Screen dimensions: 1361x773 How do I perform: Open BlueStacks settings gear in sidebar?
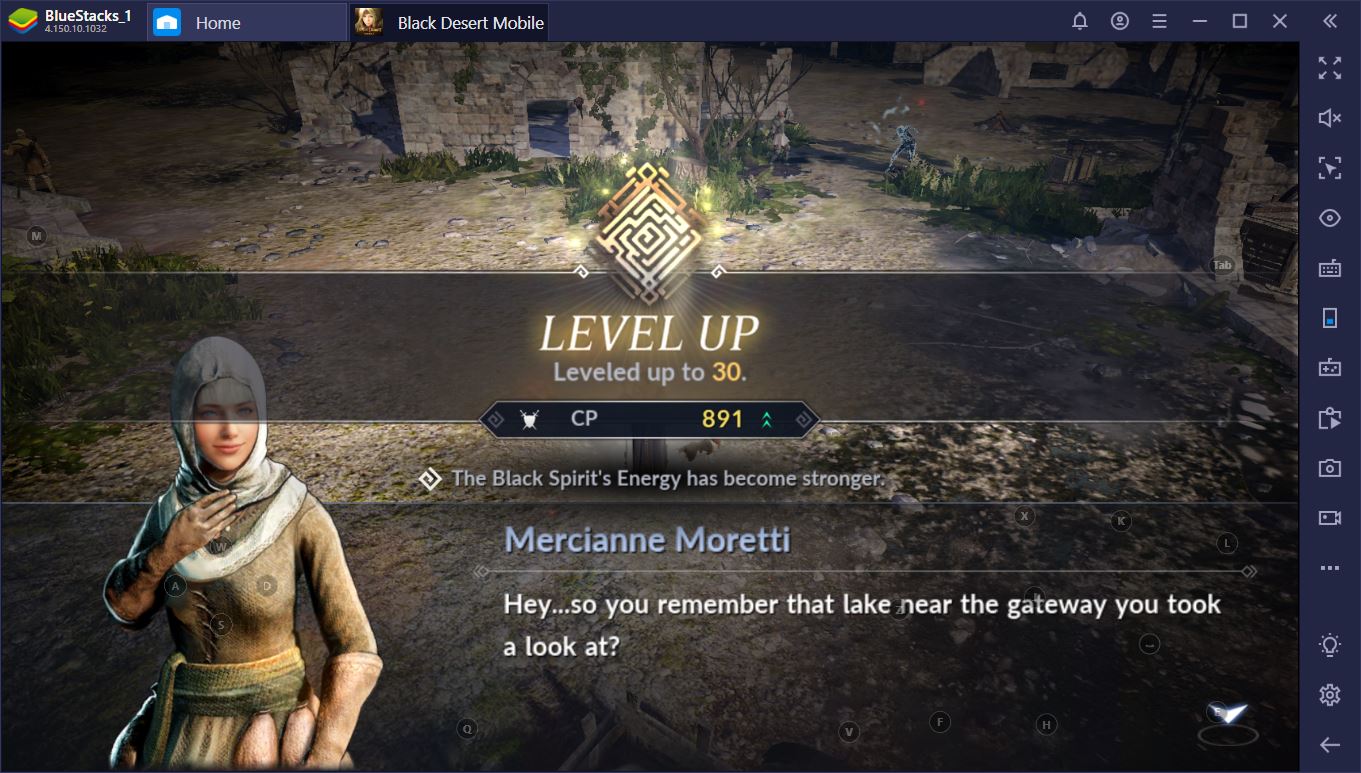pos(1329,694)
